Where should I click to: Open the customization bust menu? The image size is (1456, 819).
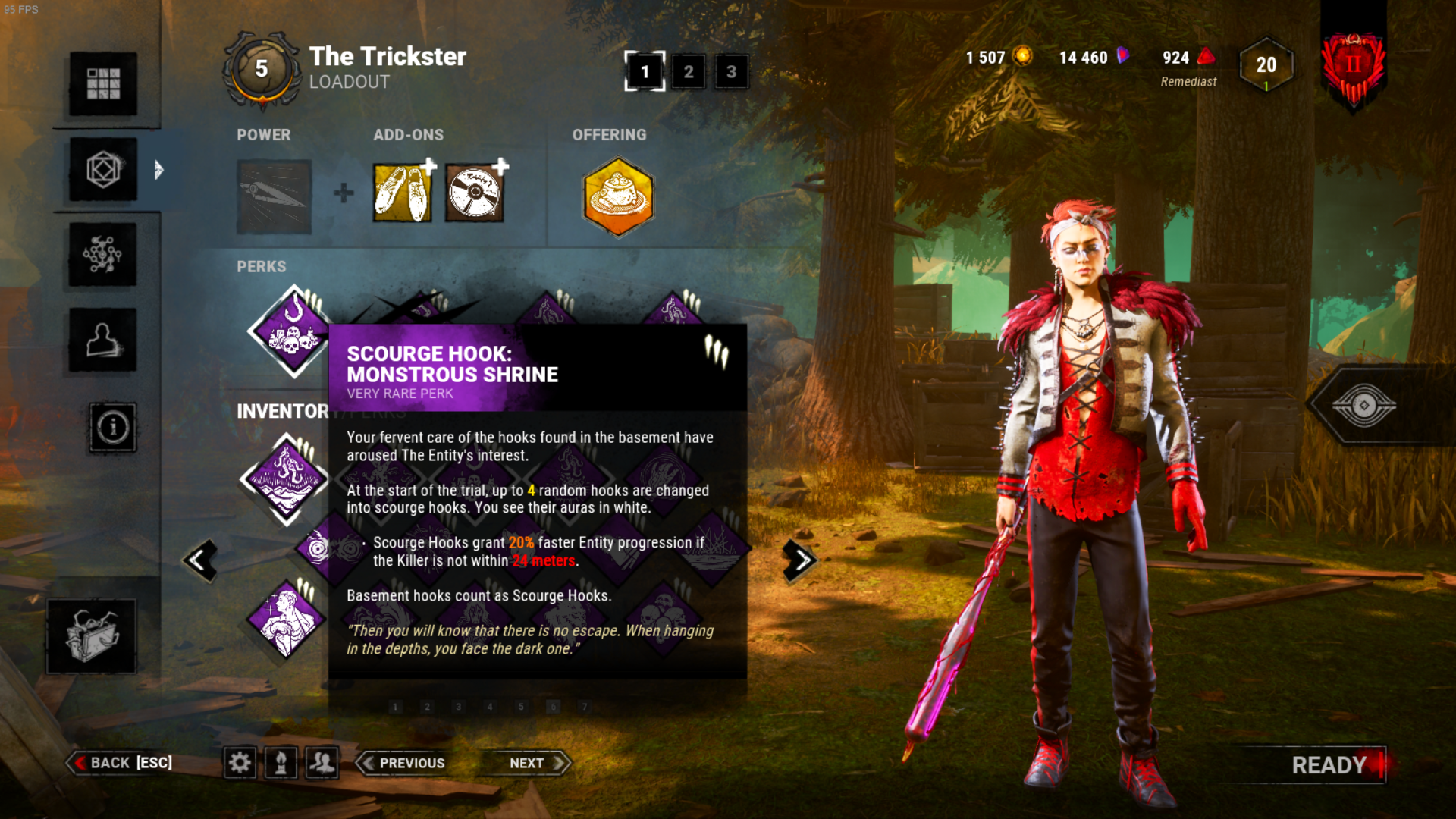103,340
